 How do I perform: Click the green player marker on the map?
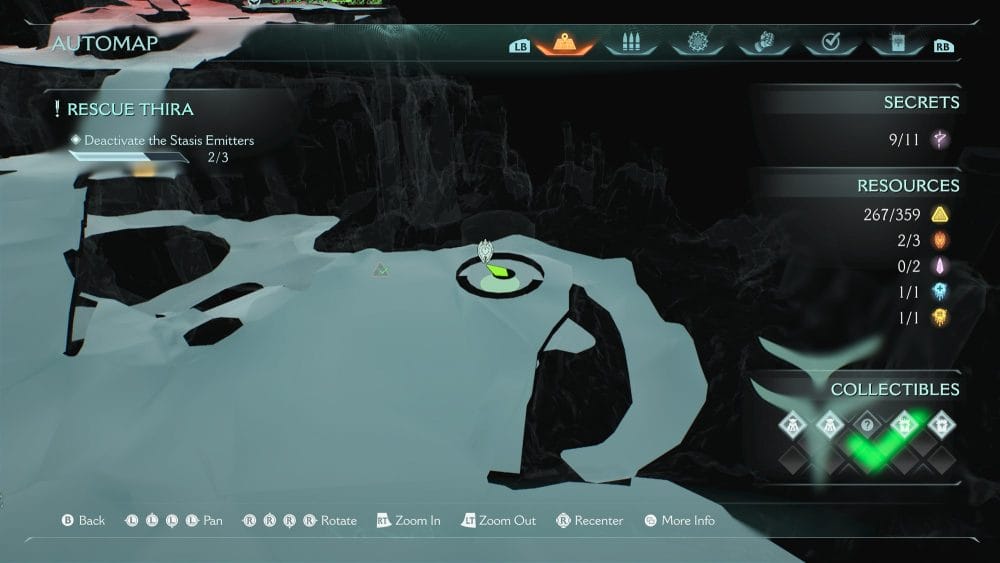click(x=495, y=269)
